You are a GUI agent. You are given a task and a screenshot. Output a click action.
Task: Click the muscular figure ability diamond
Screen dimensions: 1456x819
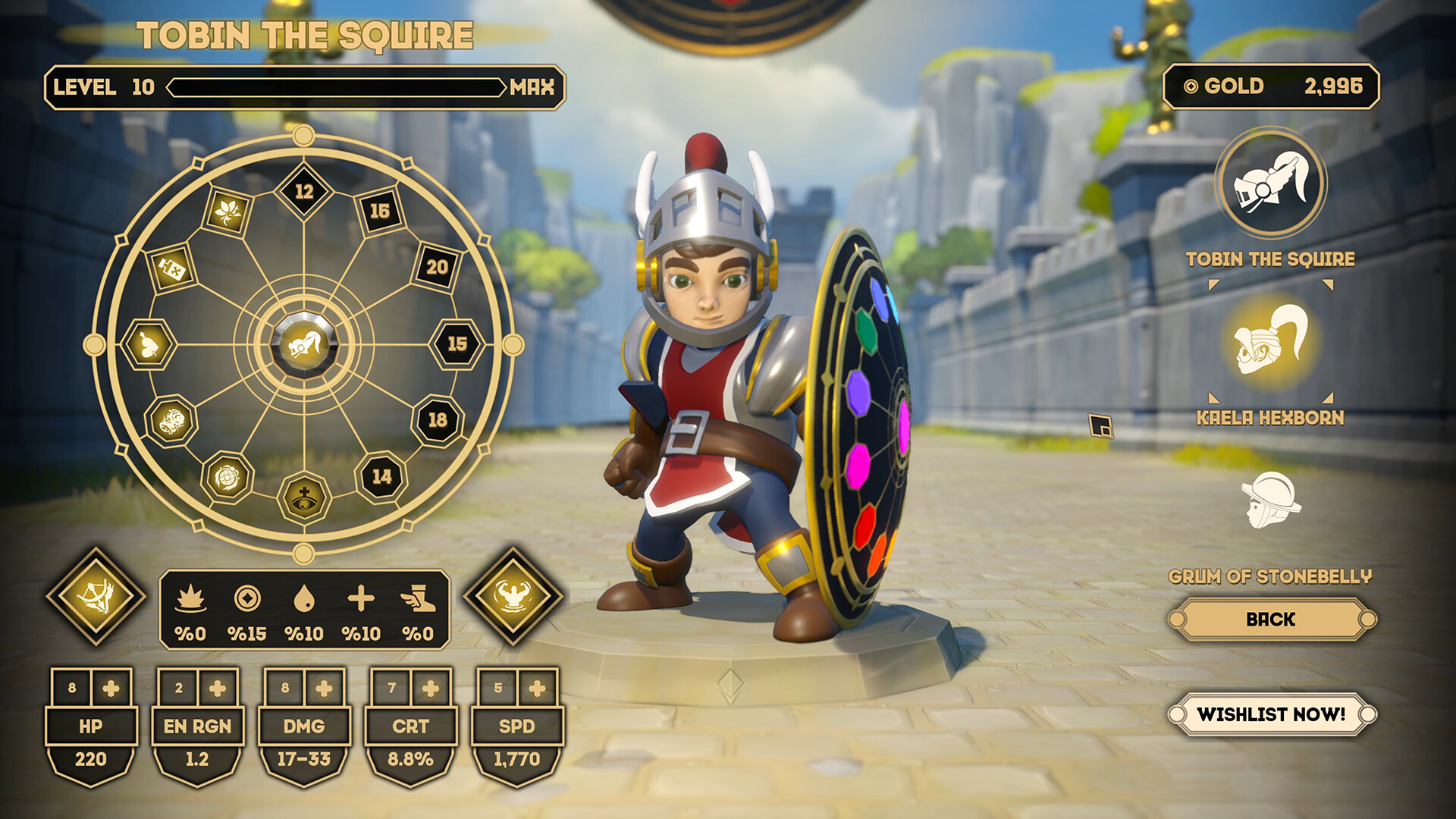coord(513,595)
